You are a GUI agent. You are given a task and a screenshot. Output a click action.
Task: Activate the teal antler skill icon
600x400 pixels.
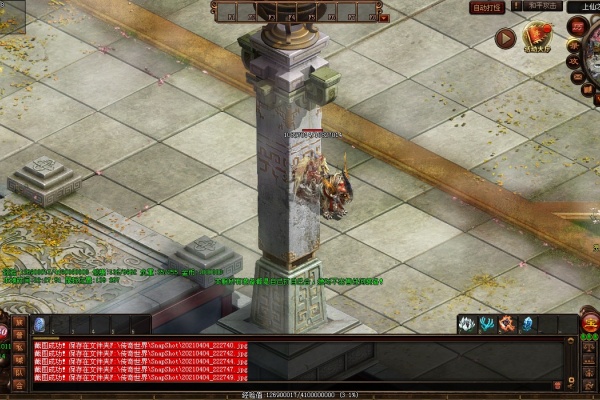[x=486, y=324]
